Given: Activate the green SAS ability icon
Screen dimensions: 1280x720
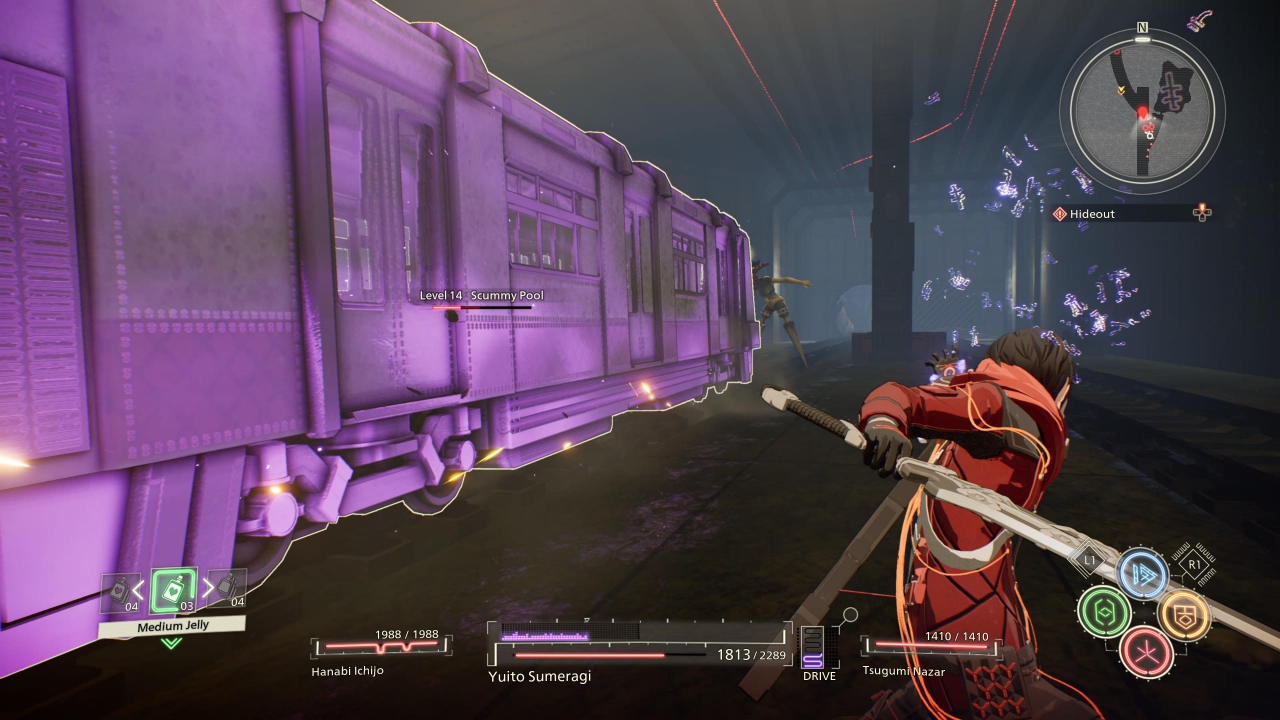Looking at the screenshot, I should coord(1104,611).
